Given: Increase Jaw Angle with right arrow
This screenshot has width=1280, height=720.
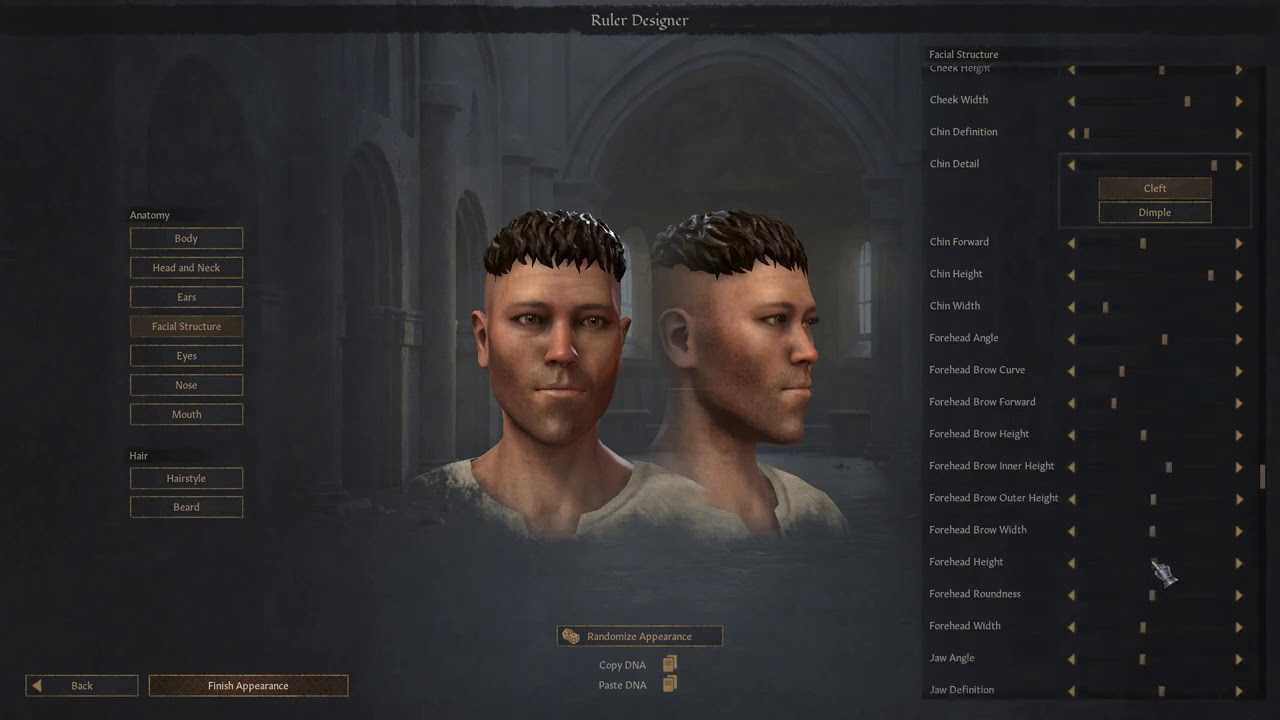Looking at the screenshot, I should (x=1239, y=659).
